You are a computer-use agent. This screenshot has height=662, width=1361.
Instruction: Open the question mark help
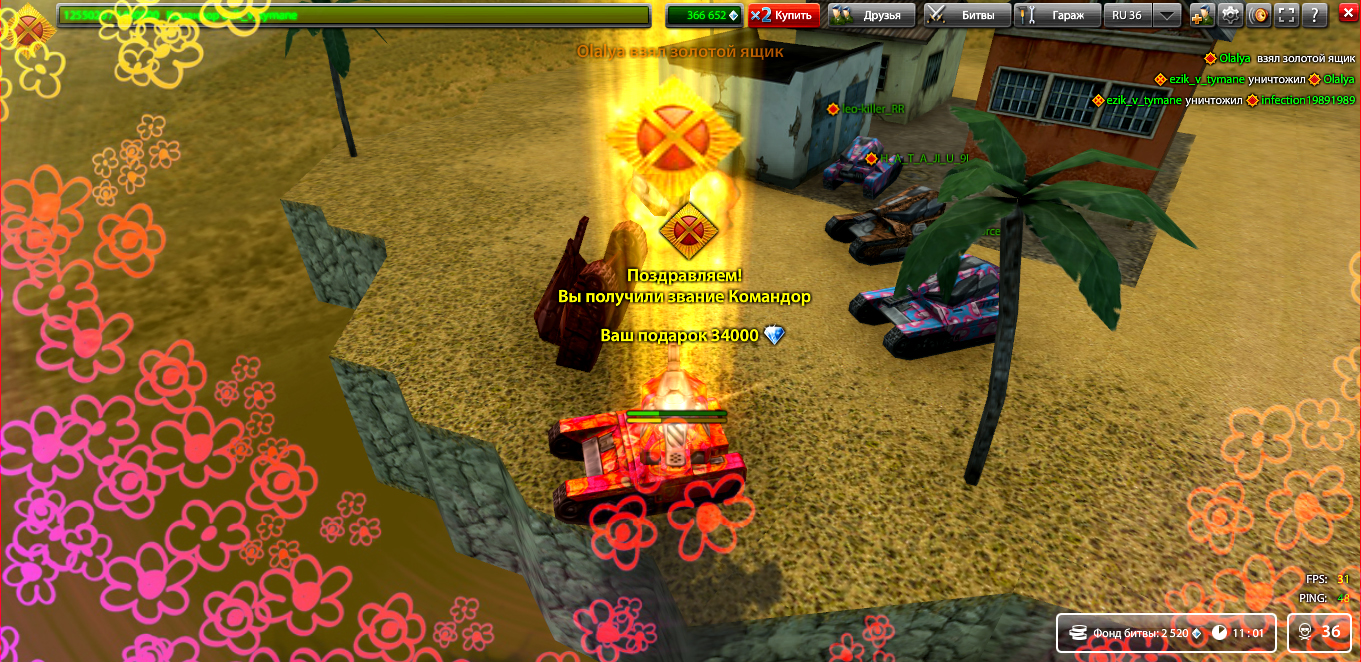(x=1315, y=15)
